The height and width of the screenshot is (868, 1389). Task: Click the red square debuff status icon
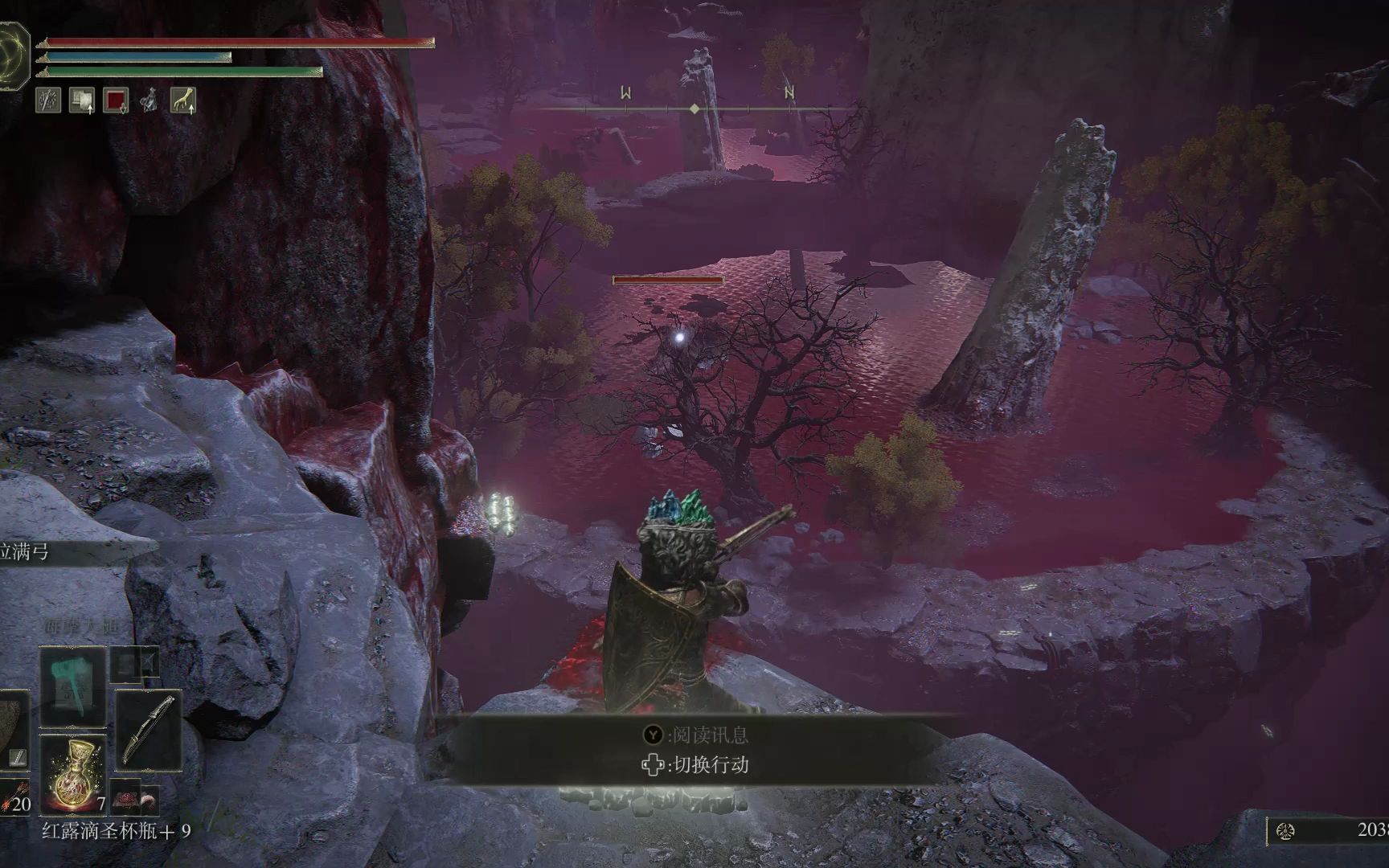point(116,100)
